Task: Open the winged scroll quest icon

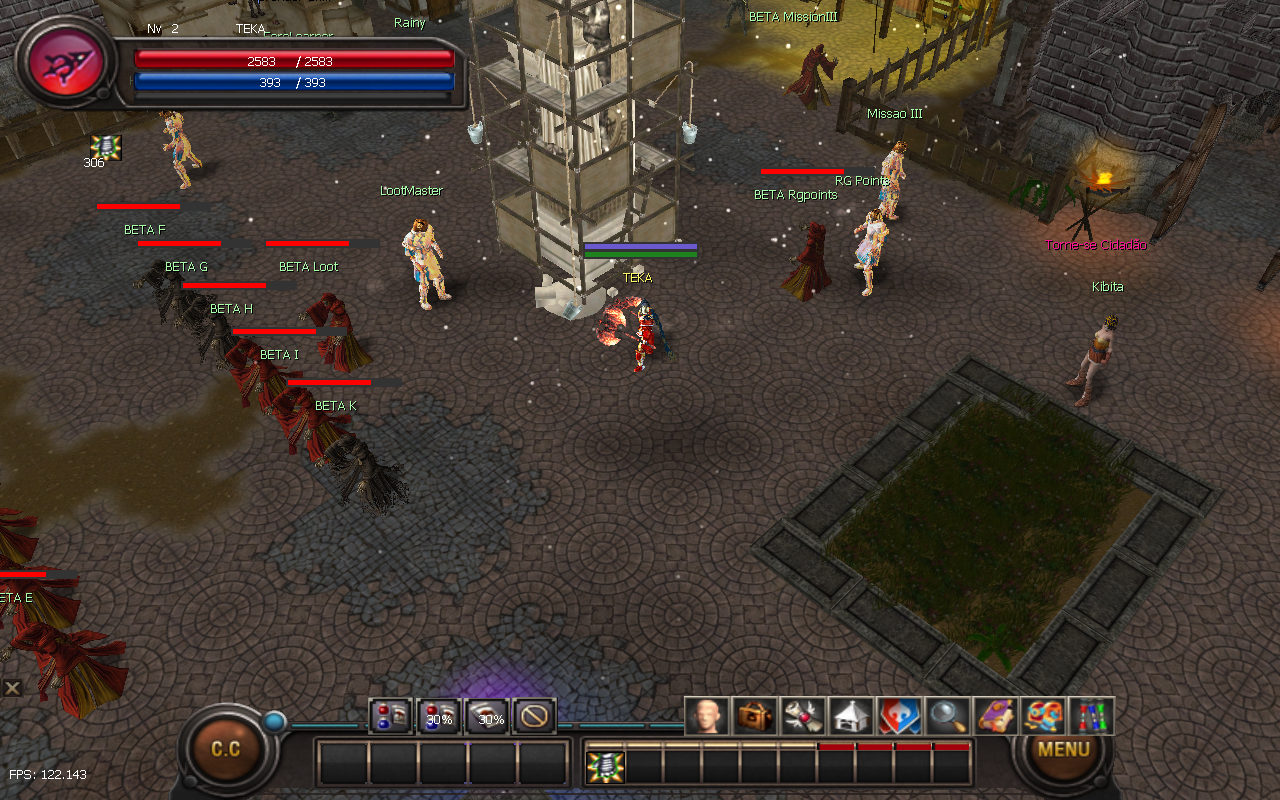Action: pyautogui.click(x=802, y=716)
